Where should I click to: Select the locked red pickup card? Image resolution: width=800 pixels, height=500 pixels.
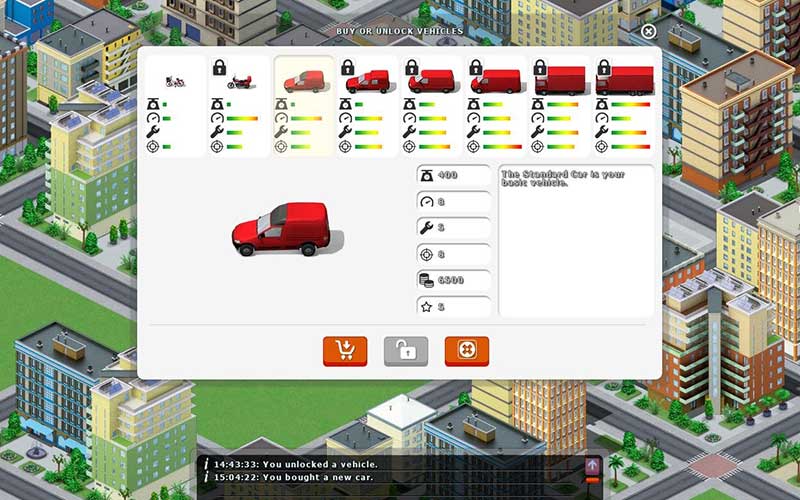368,106
